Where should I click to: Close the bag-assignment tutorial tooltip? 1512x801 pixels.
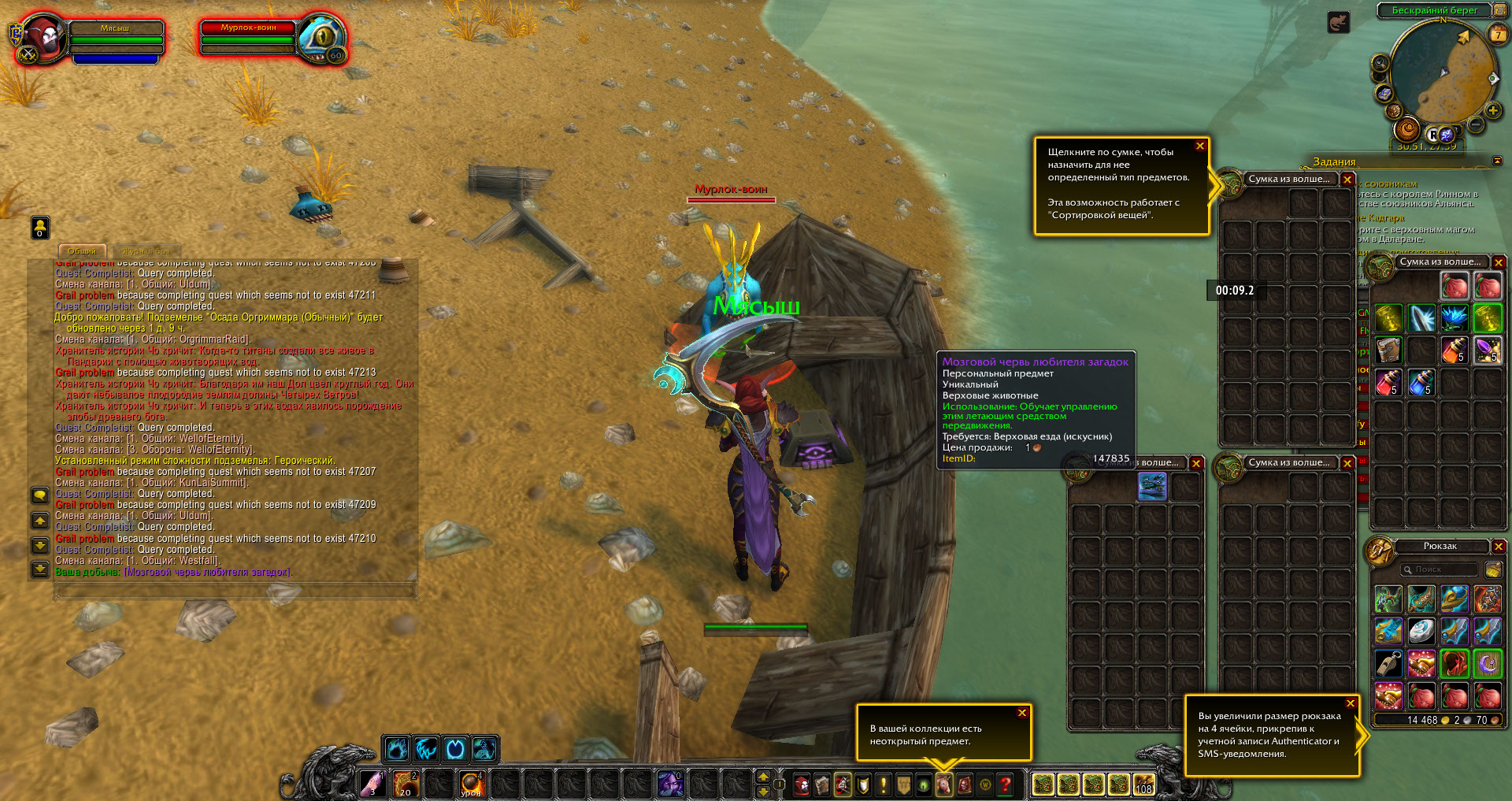pyautogui.click(x=1200, y=146)
